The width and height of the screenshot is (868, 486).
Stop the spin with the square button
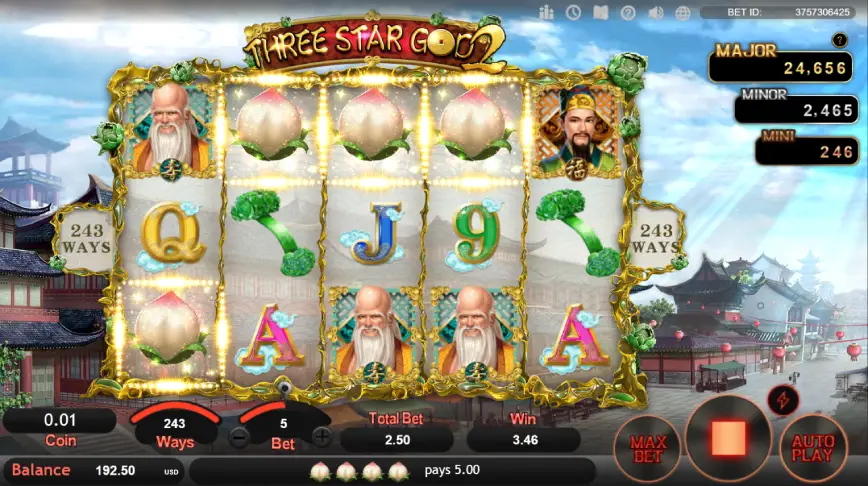coord(728,437)
